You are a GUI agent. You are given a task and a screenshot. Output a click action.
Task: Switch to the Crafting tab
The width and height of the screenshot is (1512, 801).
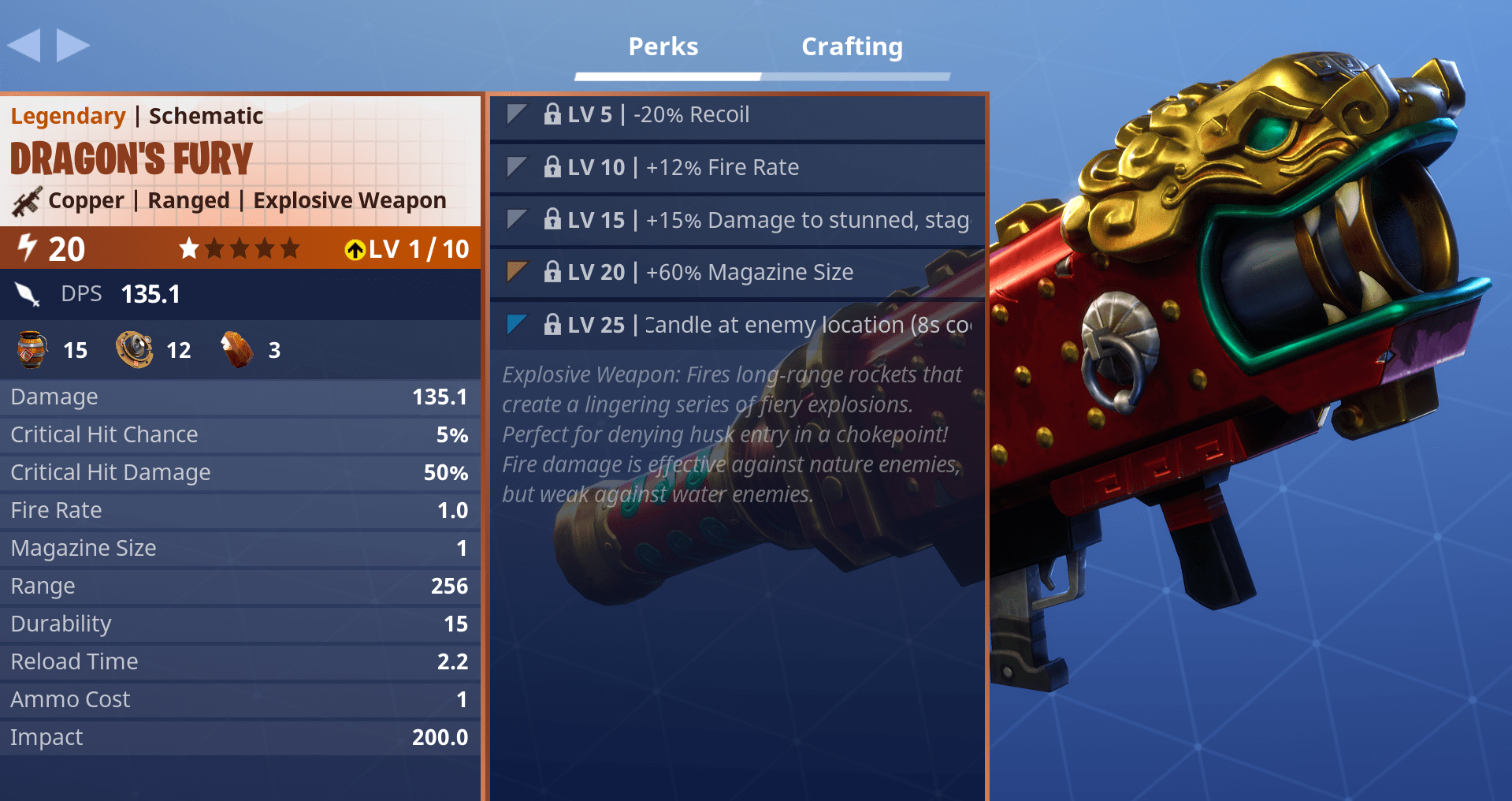tap(852, 47)
